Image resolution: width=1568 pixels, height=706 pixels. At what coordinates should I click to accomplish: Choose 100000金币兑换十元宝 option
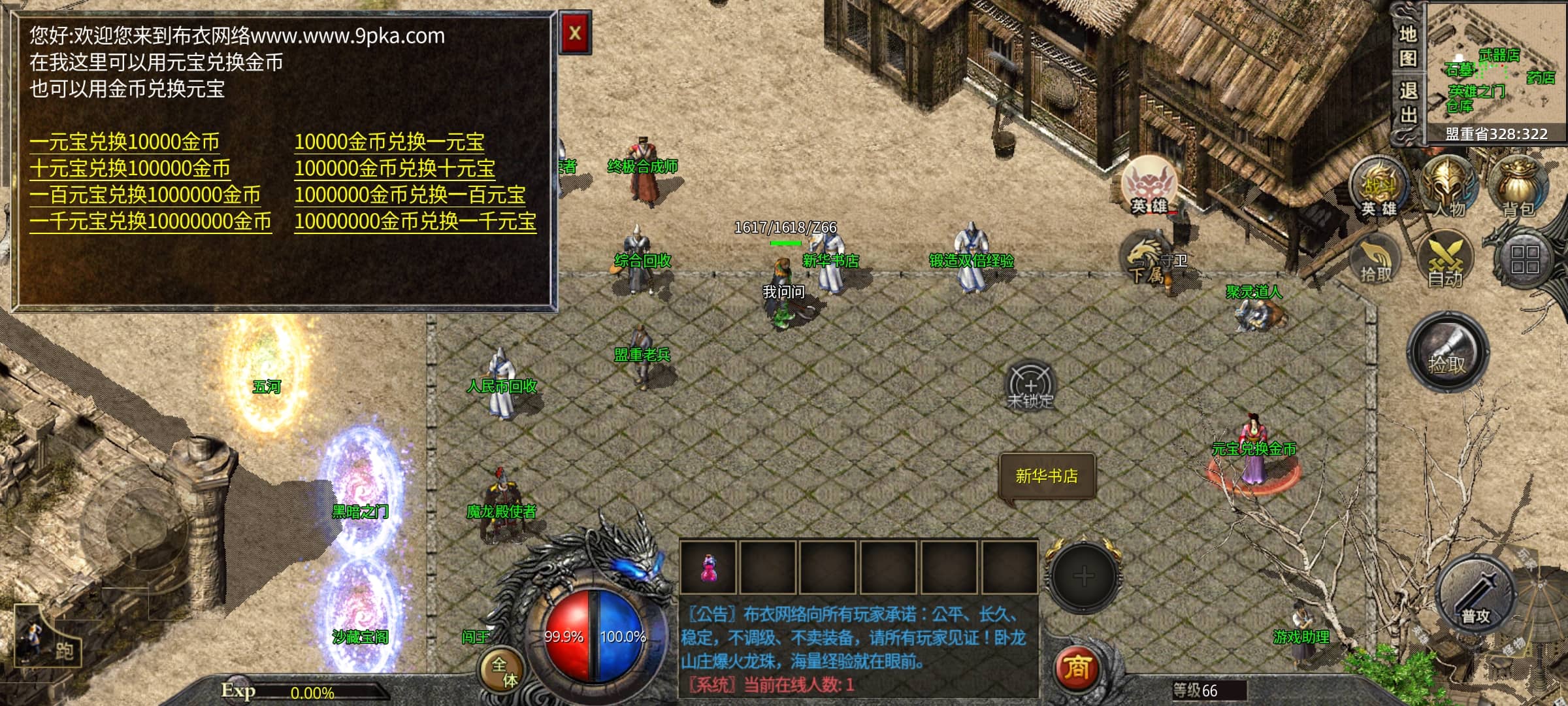pyautogui.click(x=395, y=169)
